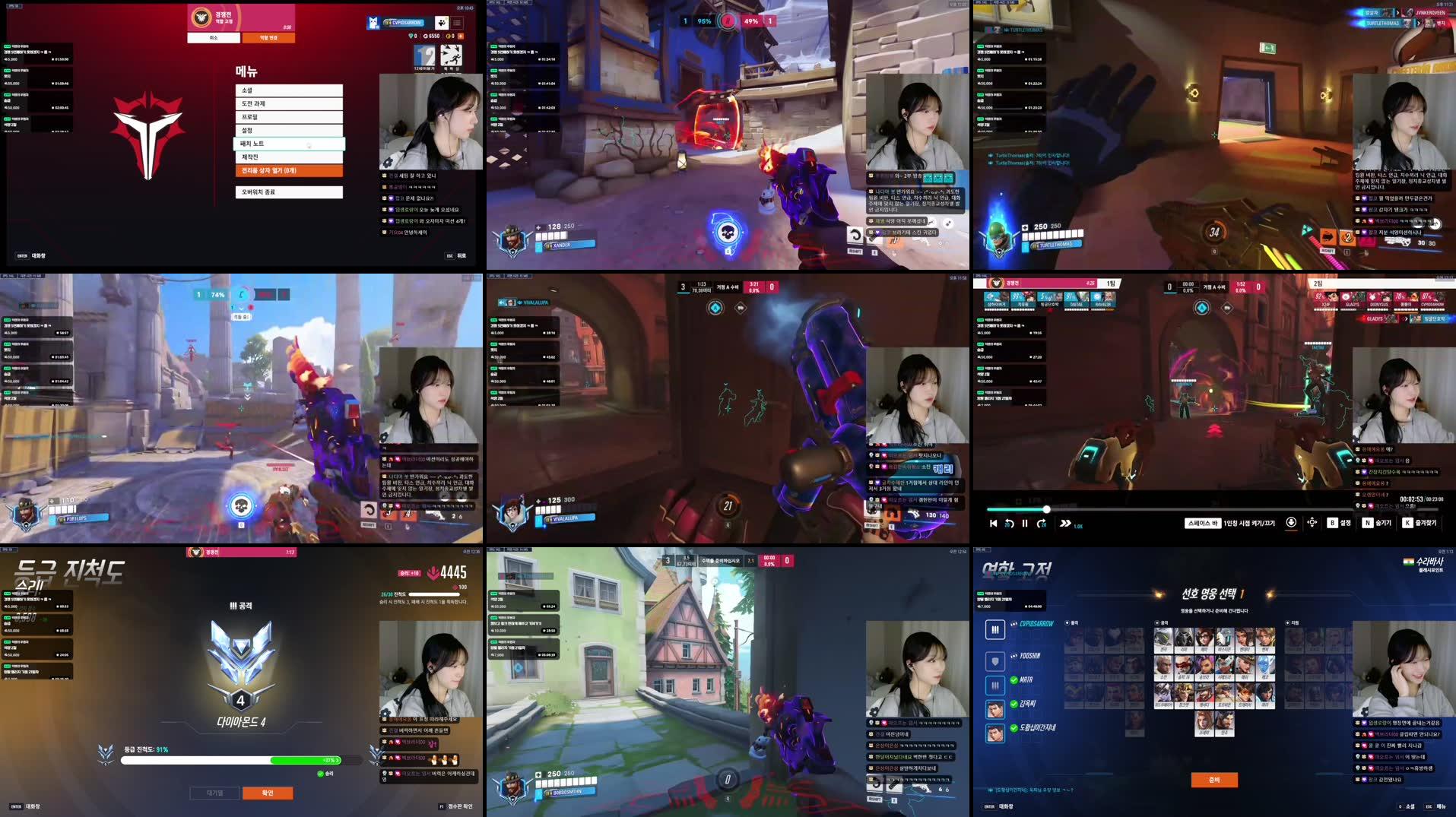Click the 전리품 상자 열기 loot box button
The image size is (1456, 817).
click(x=289, y=170)
